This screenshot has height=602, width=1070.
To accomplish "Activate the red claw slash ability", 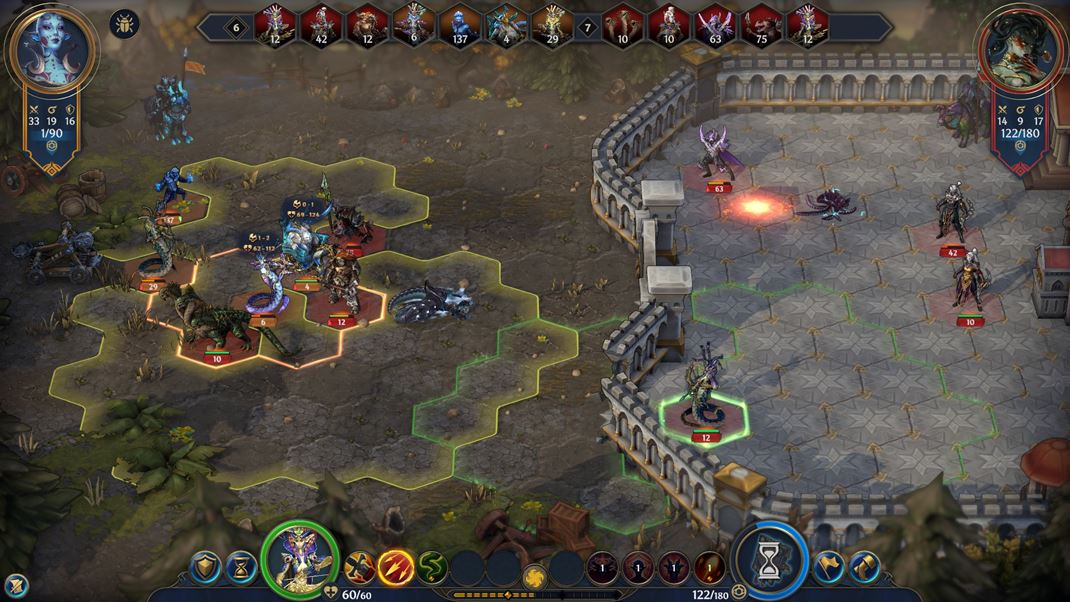I will pyautogui.click(x=396, y=568).
